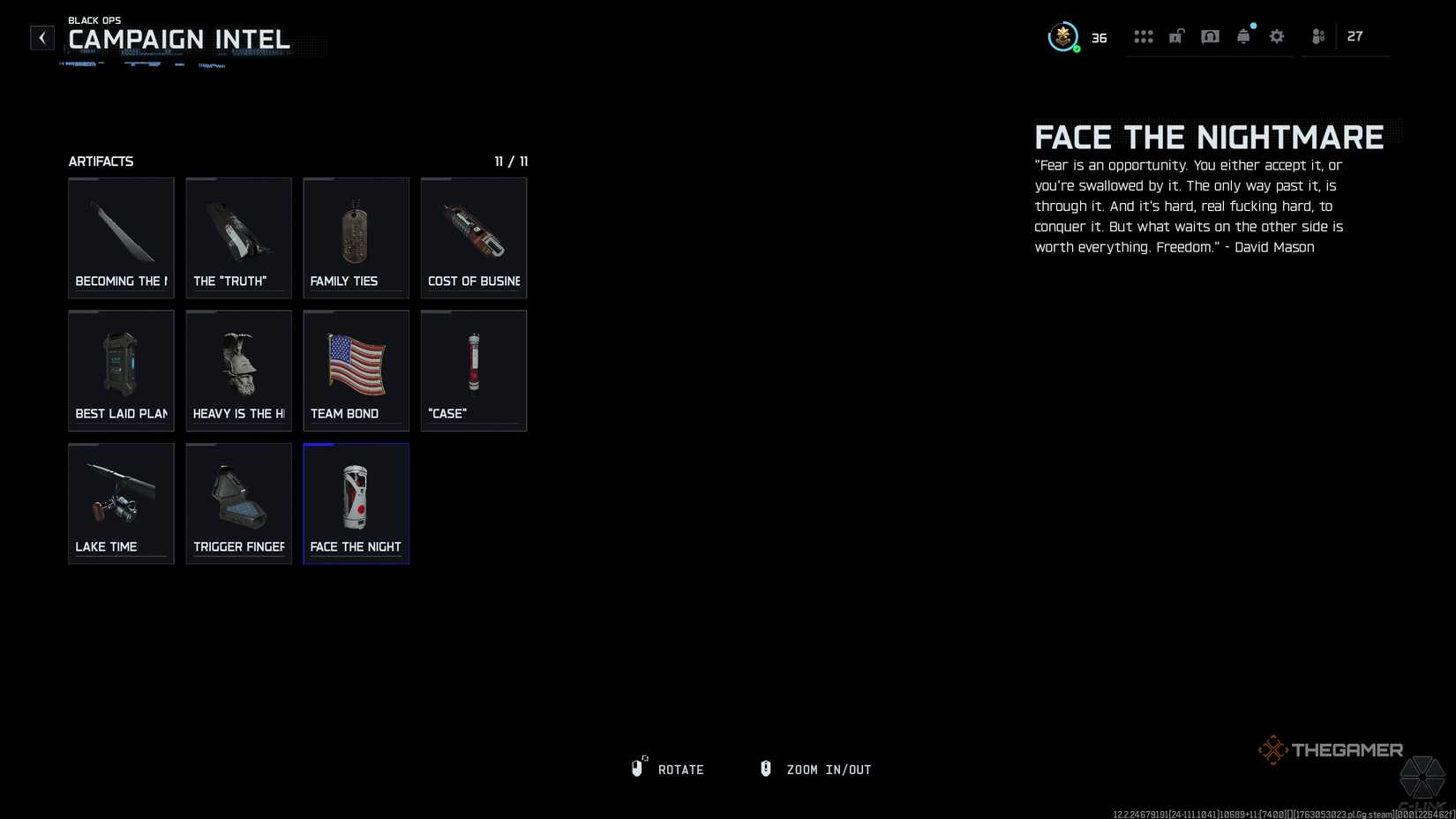The height and width of the screenshot is (819, 1456).
Task: Select the Face The Nightmare artifact
Action: (x=356, y=503)
